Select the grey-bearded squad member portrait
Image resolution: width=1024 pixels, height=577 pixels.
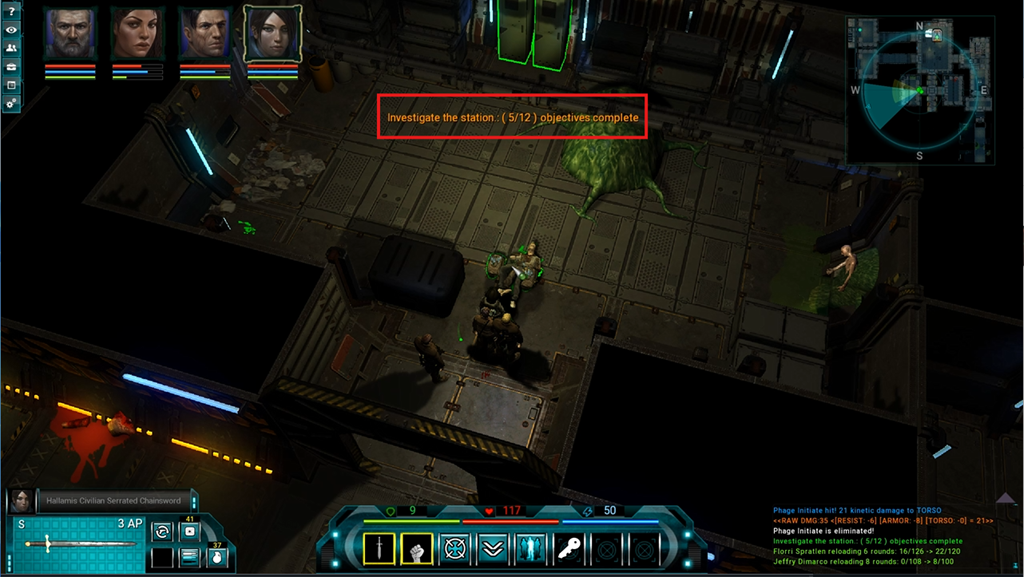click(69, 34)
